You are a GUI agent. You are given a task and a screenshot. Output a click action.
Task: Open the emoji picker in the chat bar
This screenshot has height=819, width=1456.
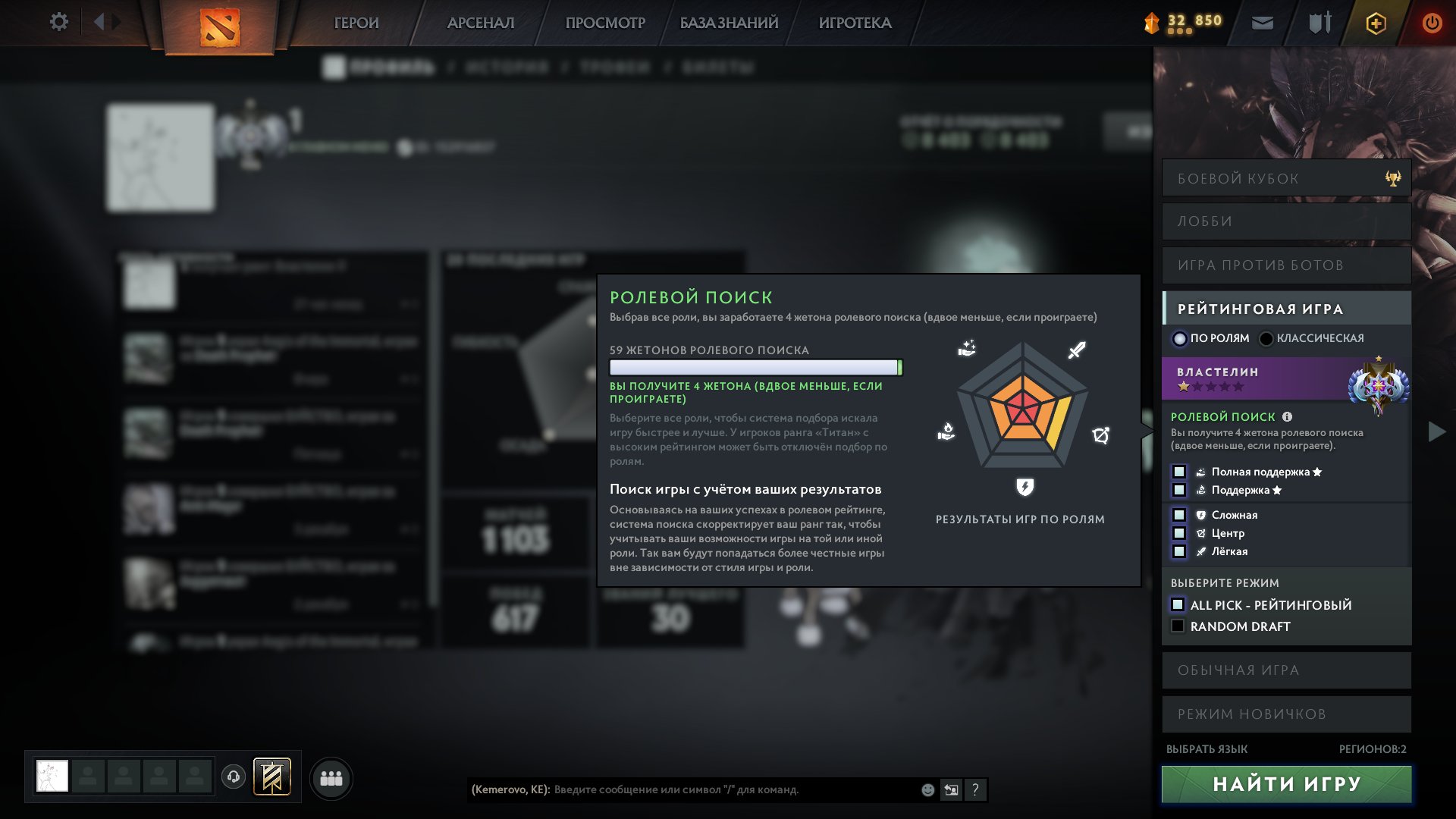tap(927, 790)
